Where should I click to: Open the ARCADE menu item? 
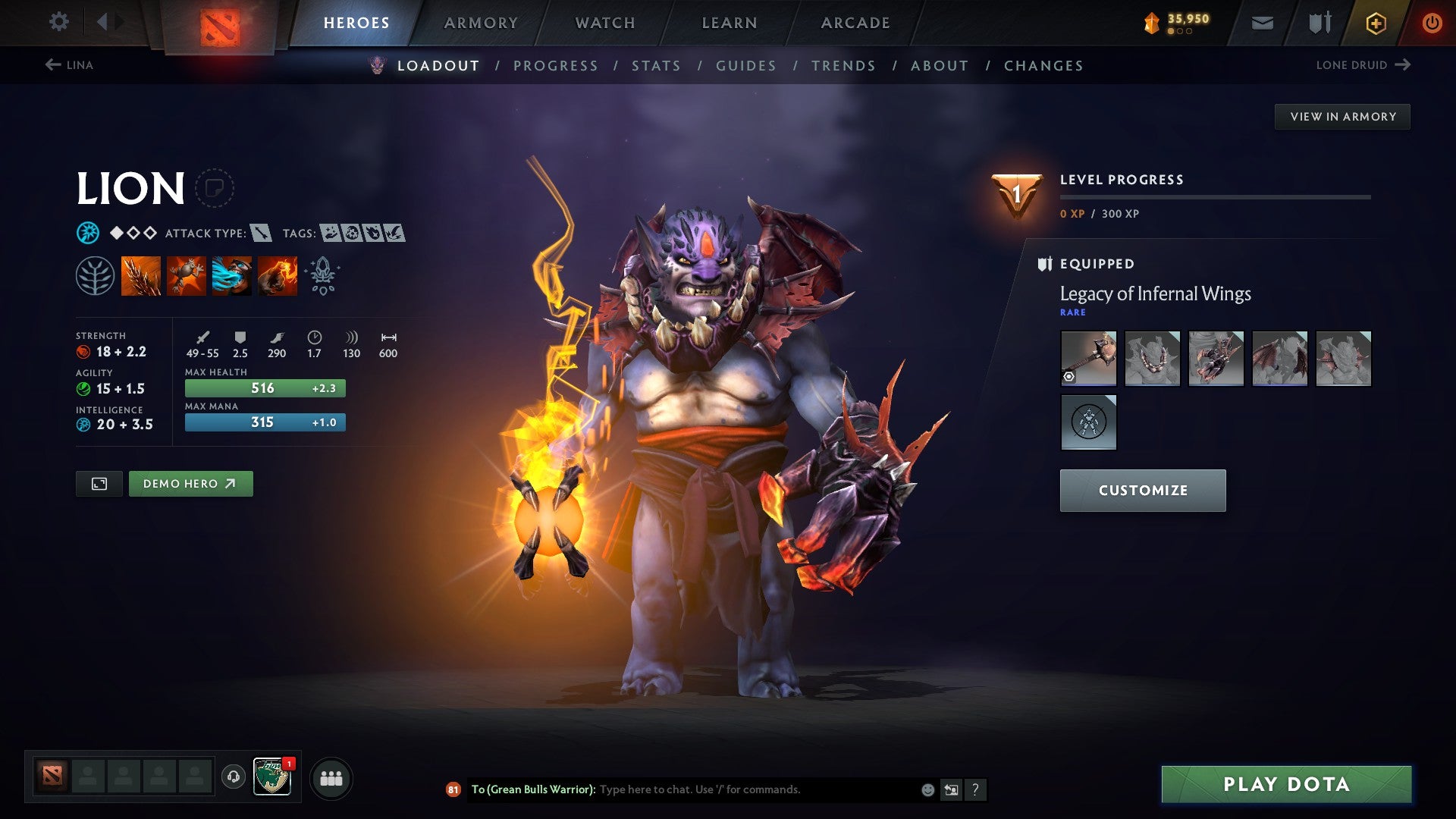pyautogui.click(x=855, y=22)
